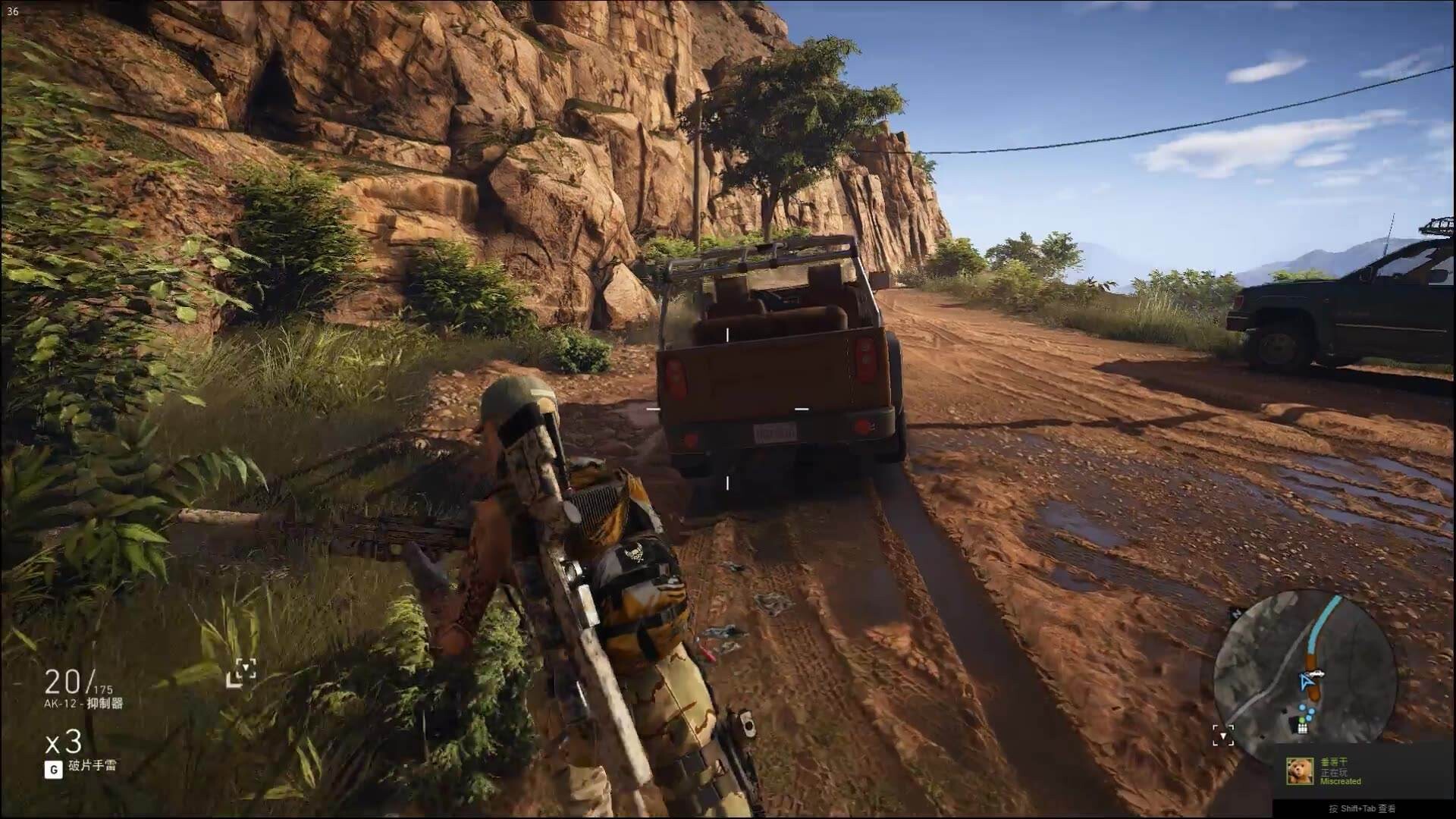Click the bracket squad marker beside the minimap

tap(1222, 735)
